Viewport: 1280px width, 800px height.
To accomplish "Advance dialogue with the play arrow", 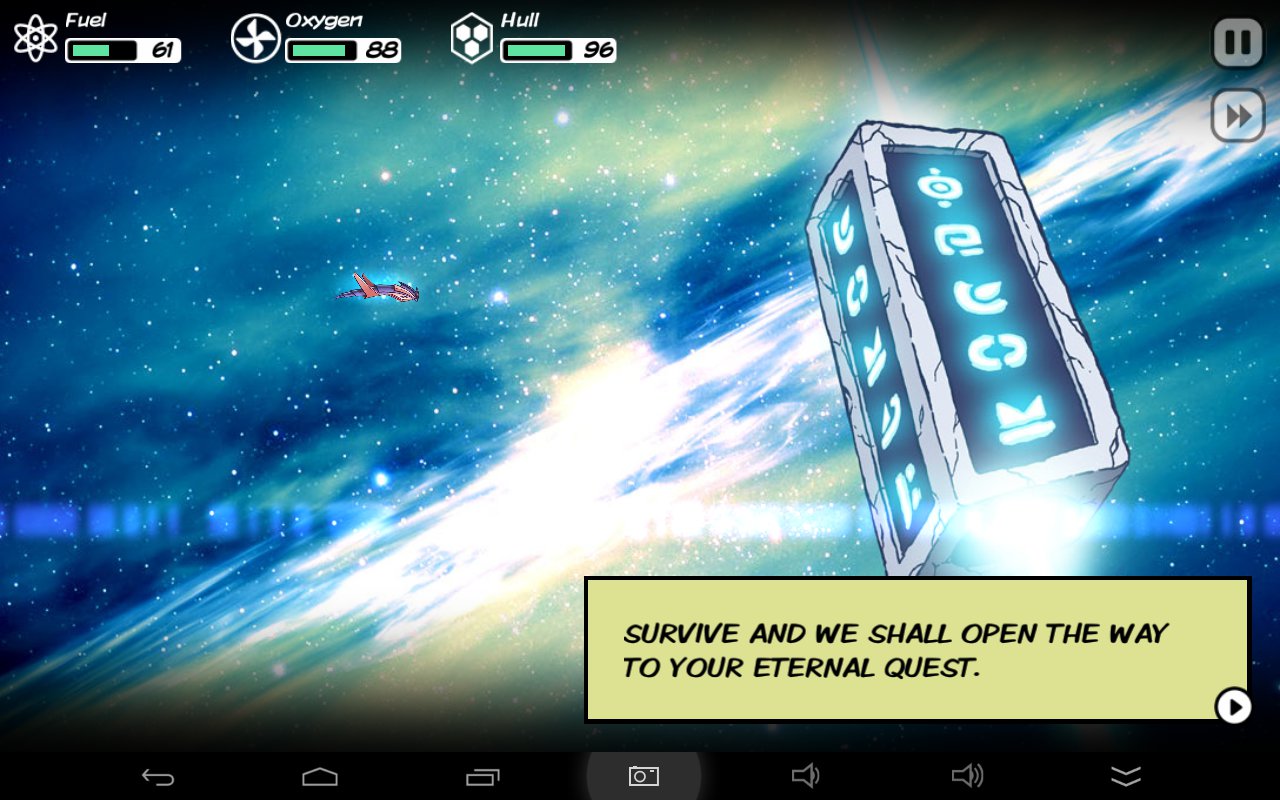I will tap(1234, 706).
